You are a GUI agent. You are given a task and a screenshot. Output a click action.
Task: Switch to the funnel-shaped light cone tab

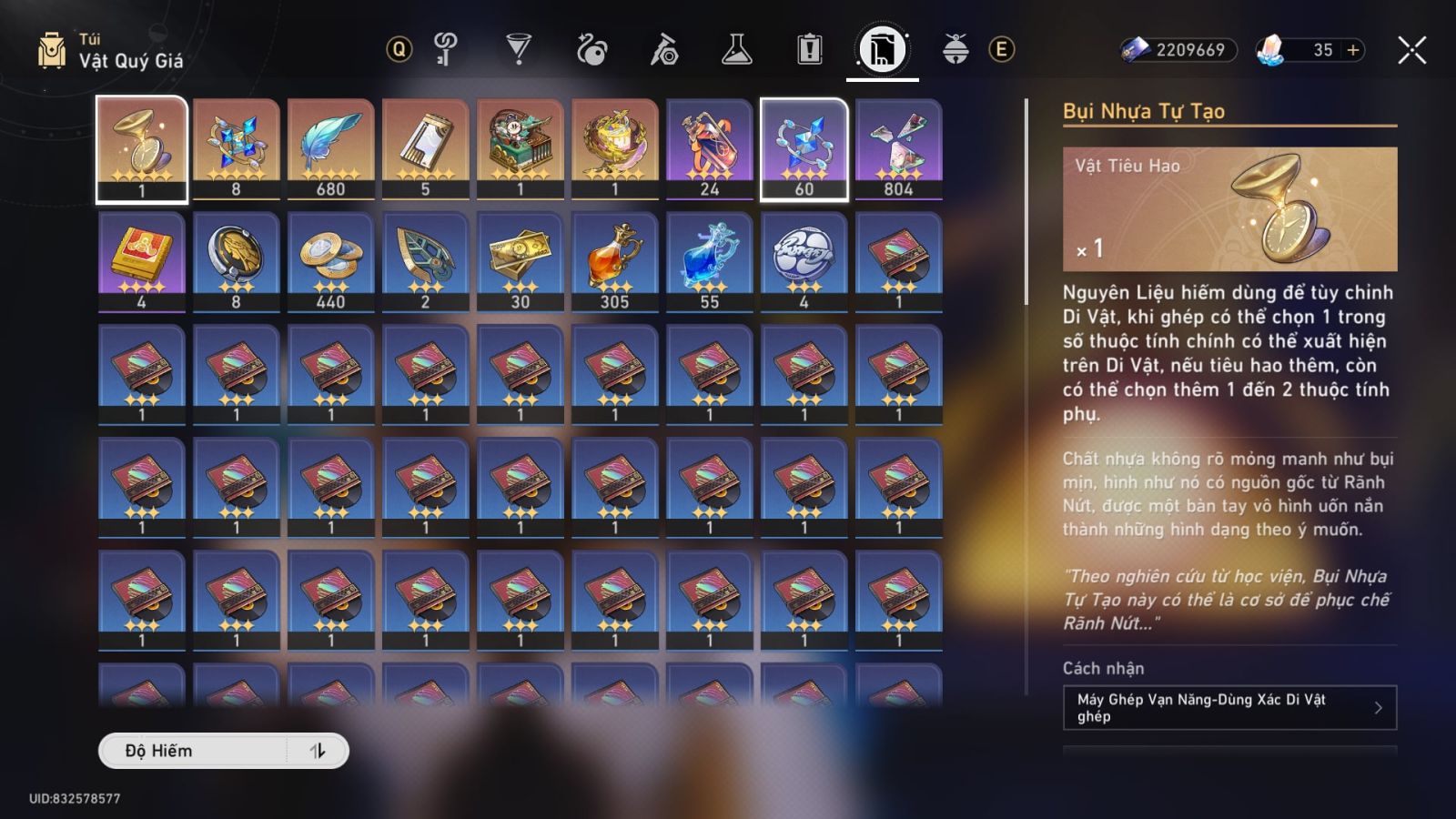518,49
